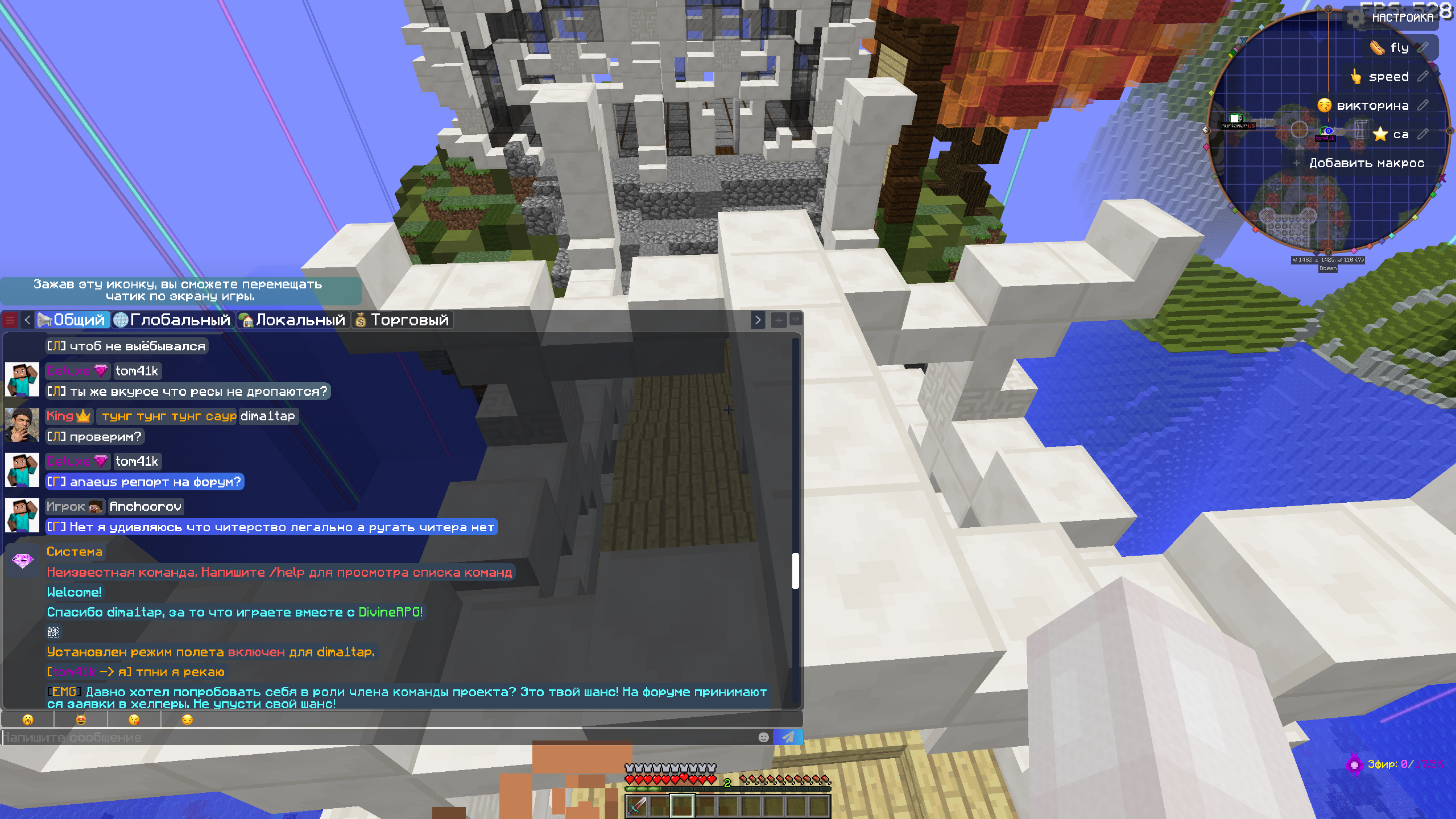This screenshot has height=819, width=1456.
Task: Select the Локальный chat tab
Action: pos(293,320)
